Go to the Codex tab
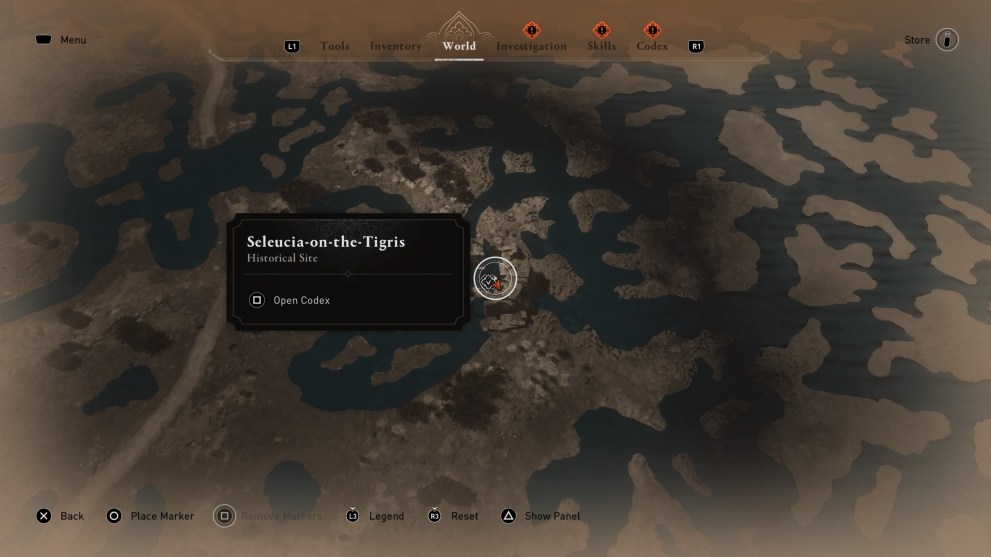Image resolution: width=991 pixels, height=557 pixels. coord(652,46)
